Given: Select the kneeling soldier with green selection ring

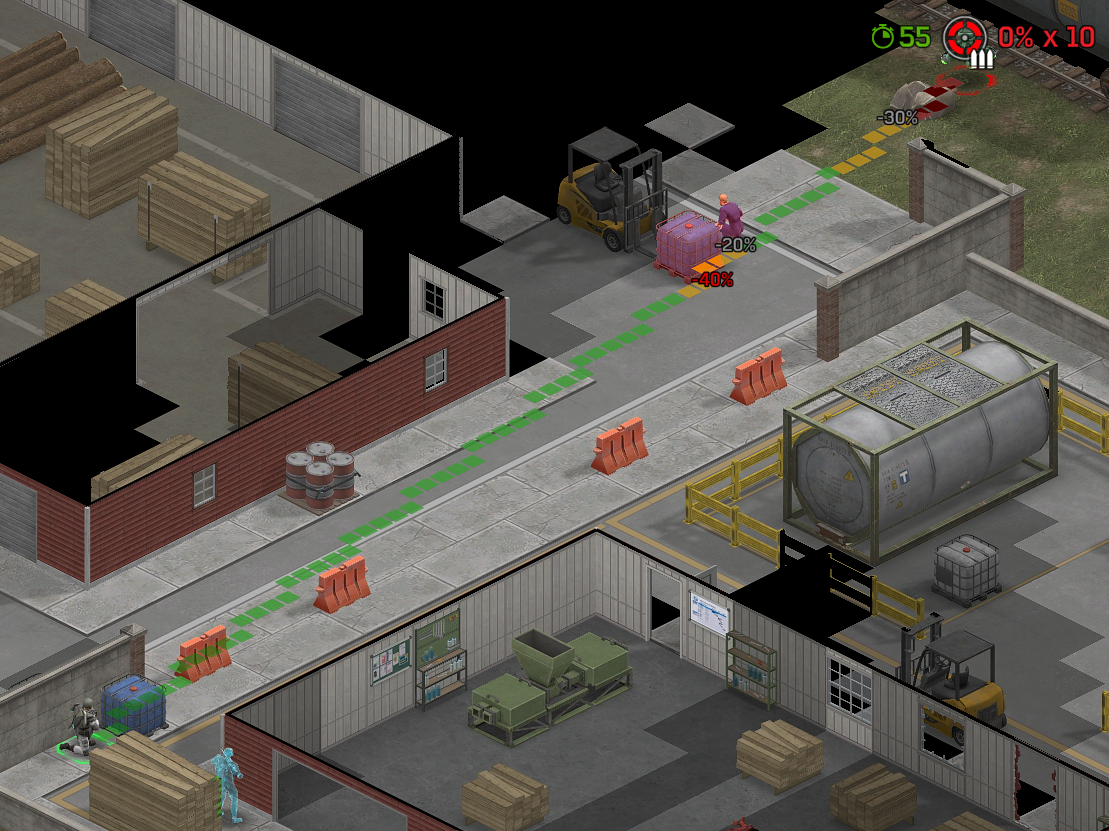Looking at the screenshot, I should 84,726.
